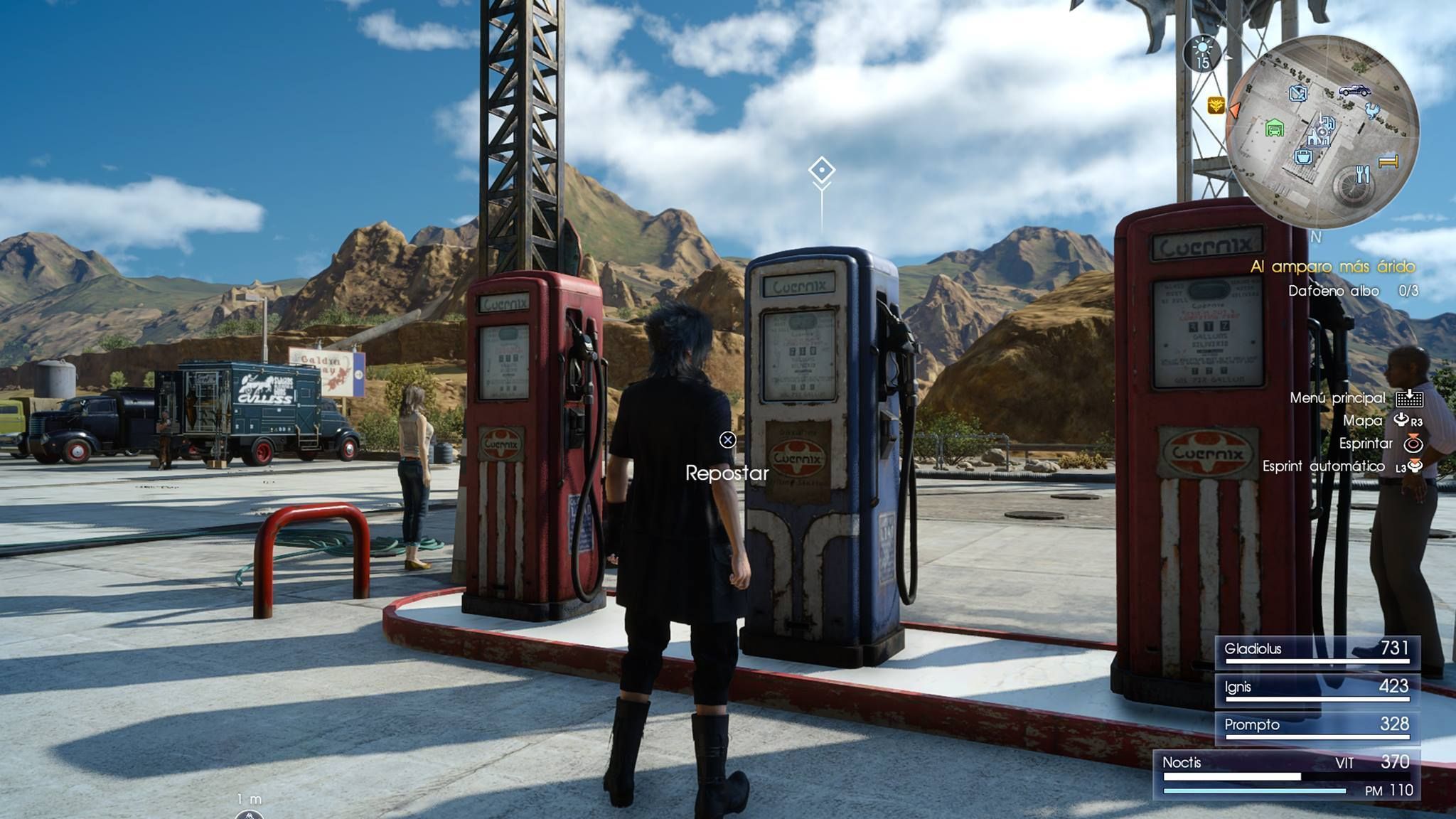Select the gold hunt marker beside minimap

point(1216,106)
